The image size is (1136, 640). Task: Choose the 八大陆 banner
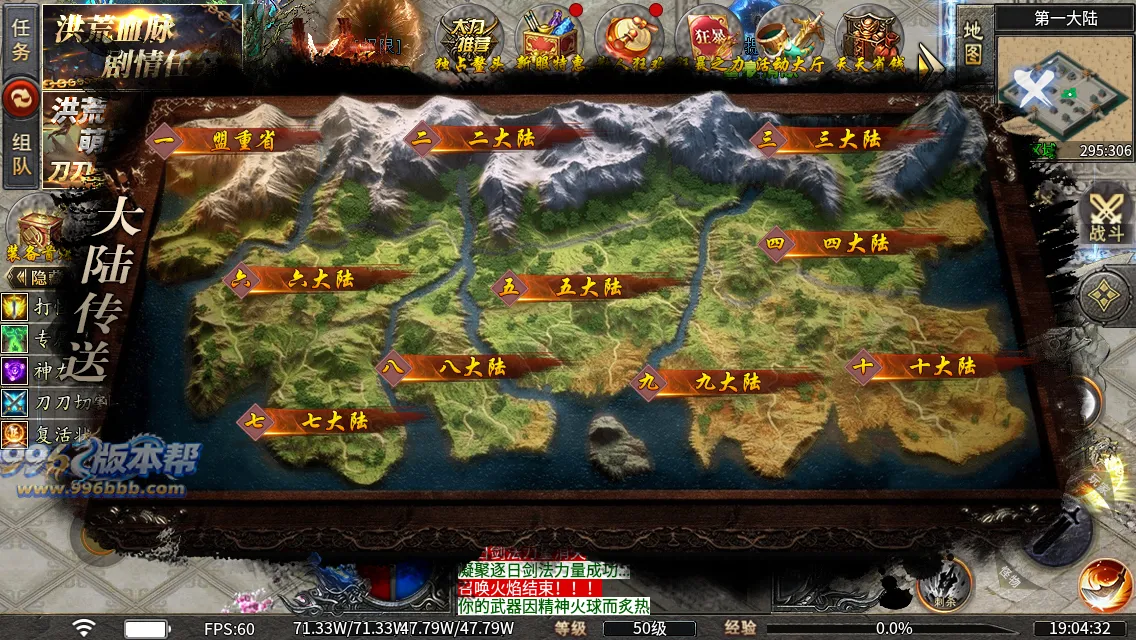[472, 368]
